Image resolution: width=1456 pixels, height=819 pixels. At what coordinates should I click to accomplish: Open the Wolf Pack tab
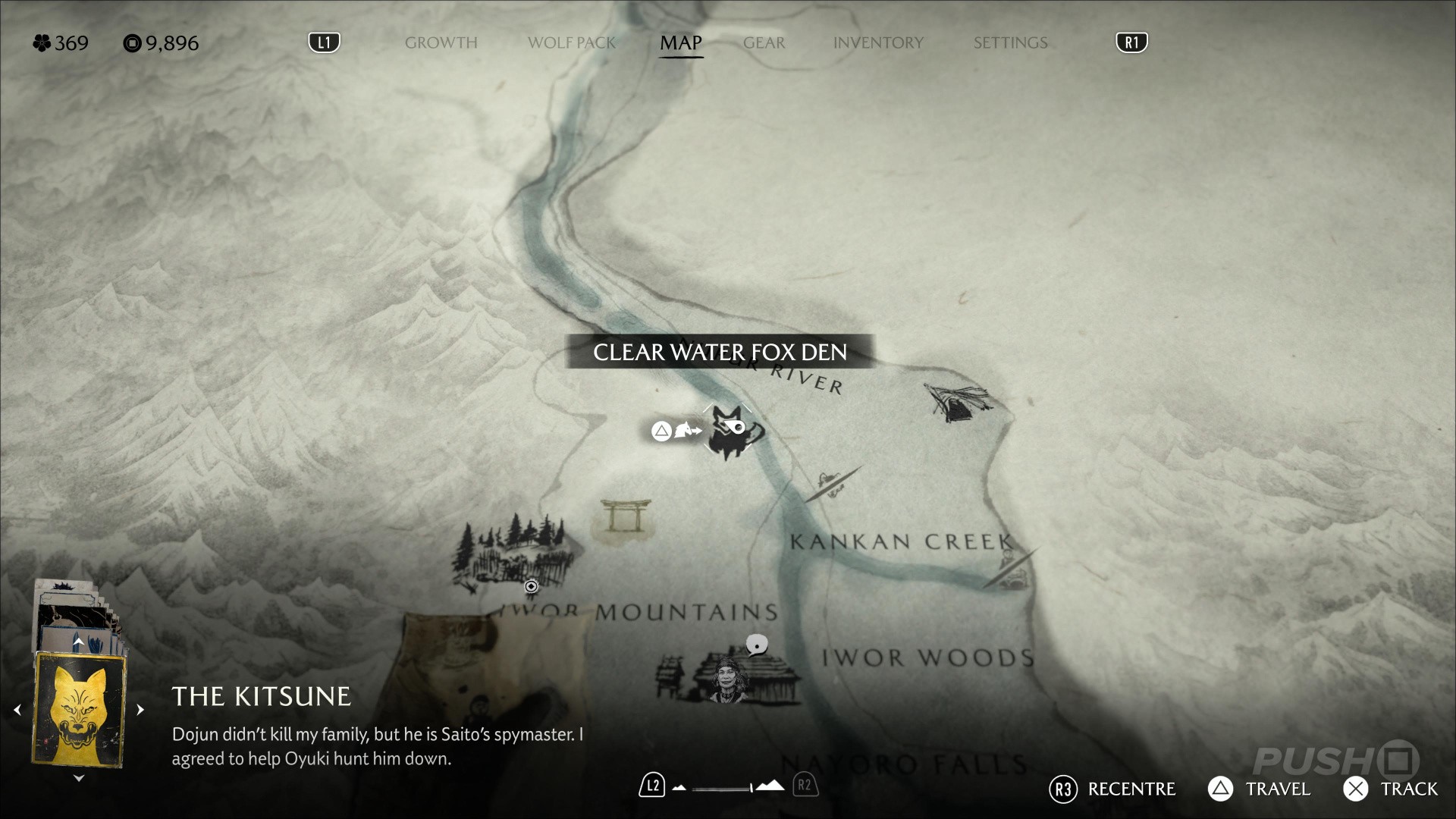point(572,42)
